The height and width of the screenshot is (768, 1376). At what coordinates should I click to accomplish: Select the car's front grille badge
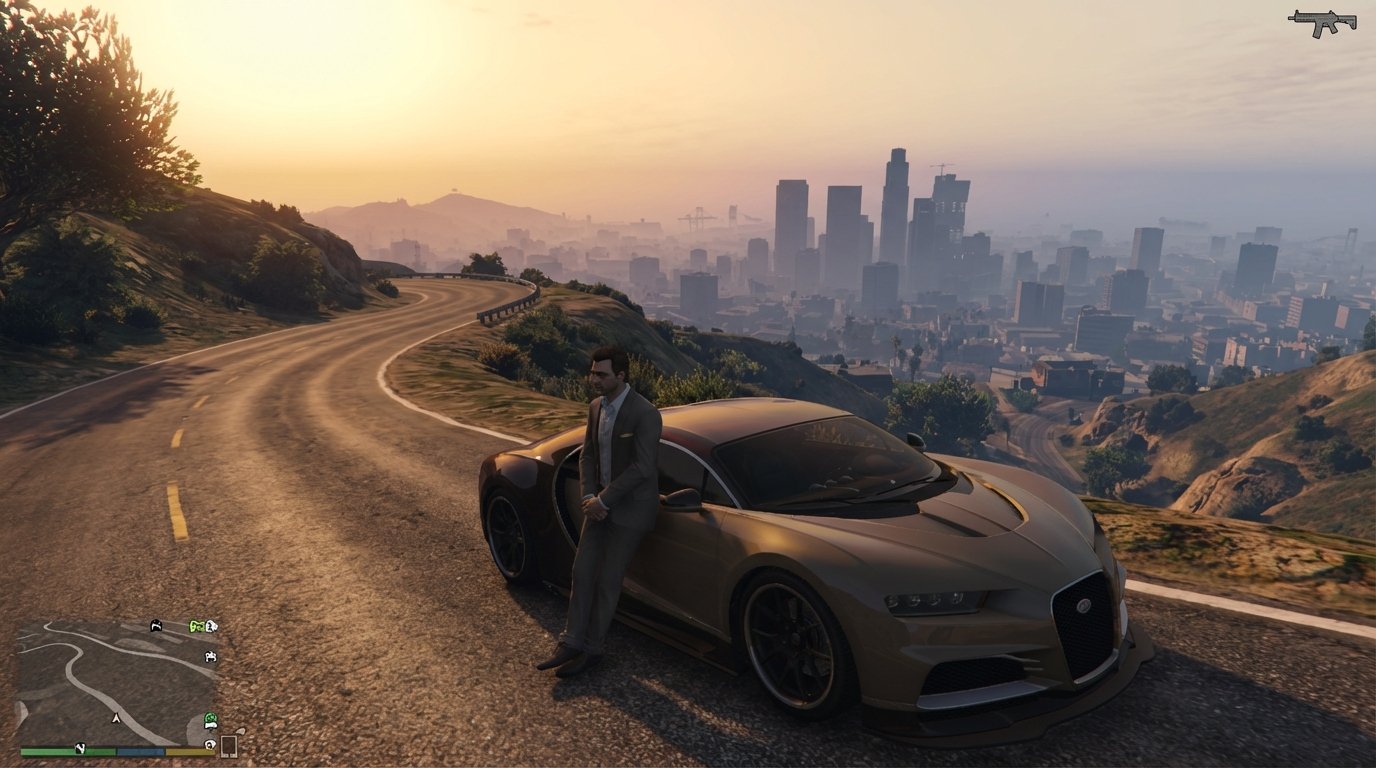(1085, 607)
